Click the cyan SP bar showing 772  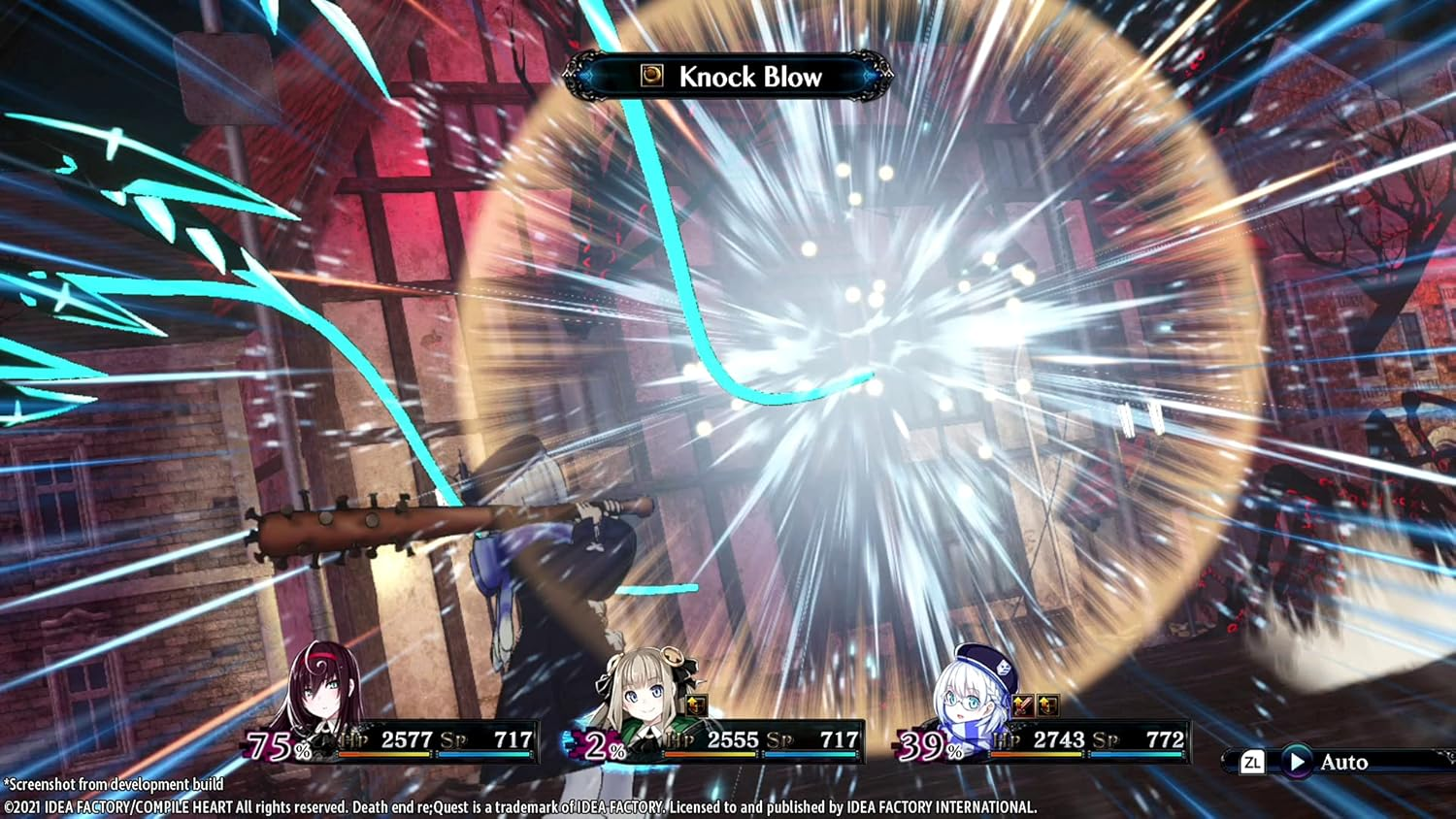(x=1136, y=754)
